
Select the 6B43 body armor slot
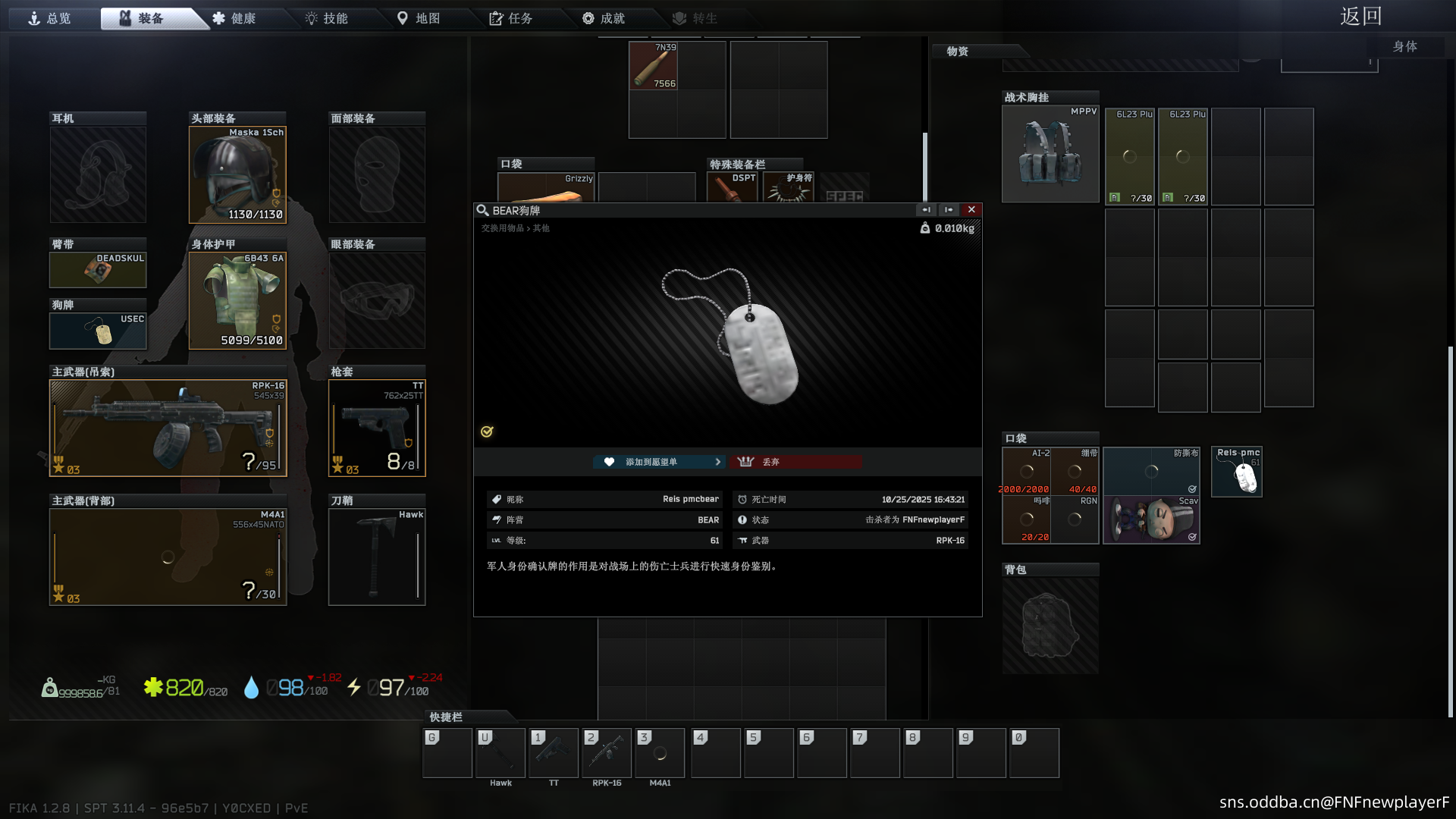(x=237, y=301)
